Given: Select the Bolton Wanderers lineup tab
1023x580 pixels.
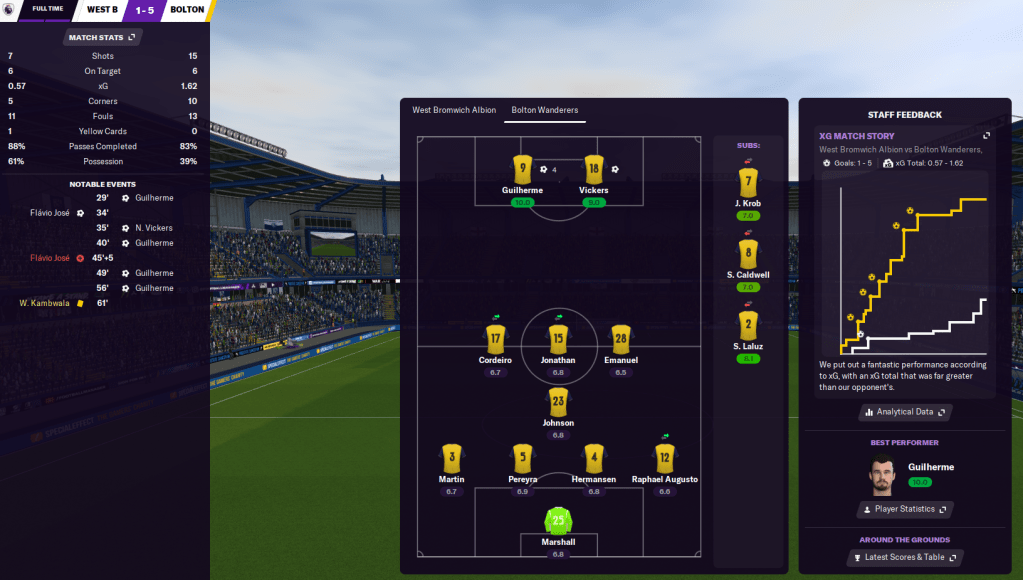Looking at the screenshot, I should 545,110.
